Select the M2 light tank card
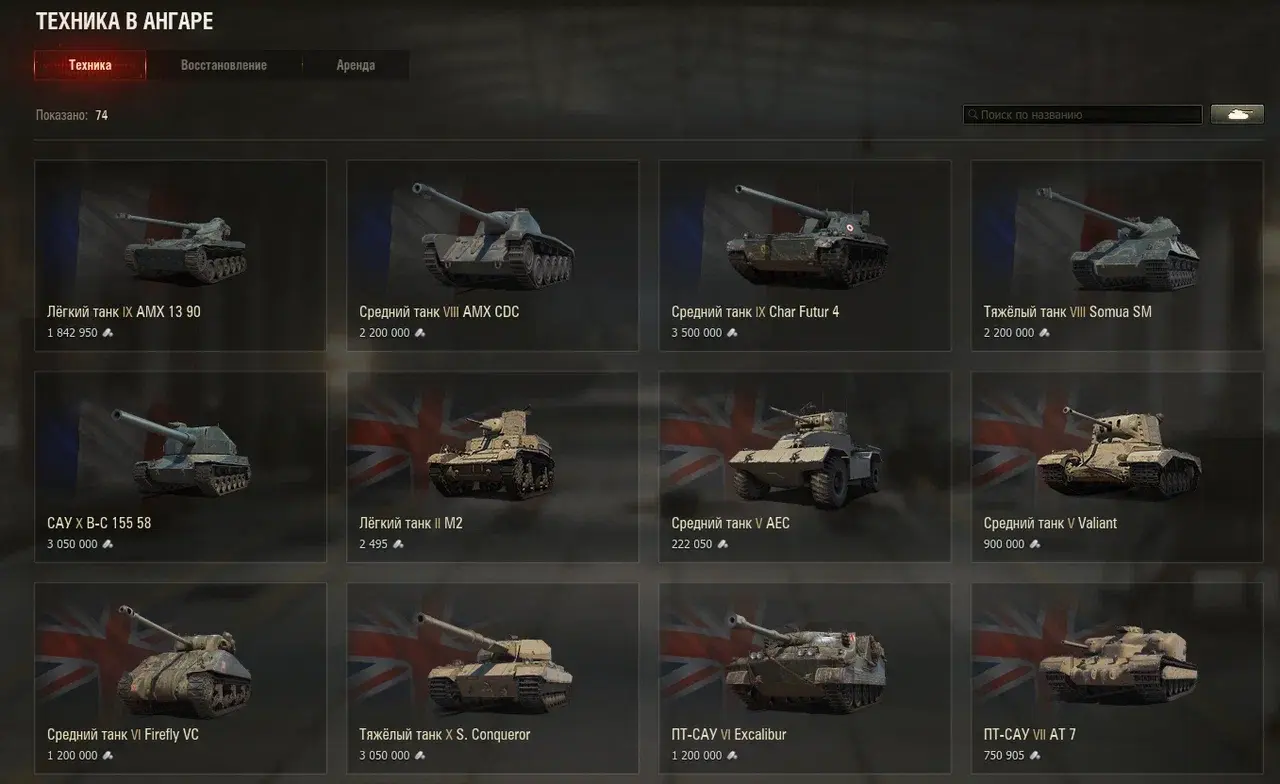 coord(492,467)
